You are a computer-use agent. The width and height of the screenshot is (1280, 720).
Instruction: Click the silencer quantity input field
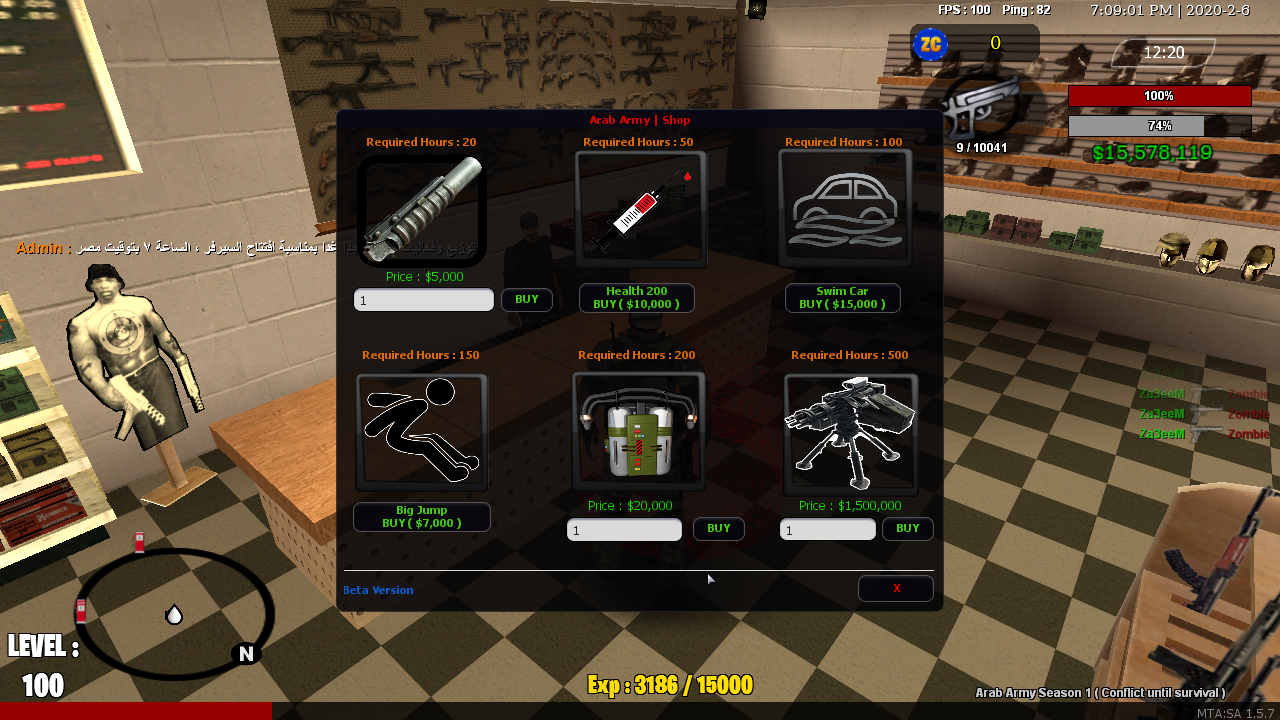pyautogui.click(x=423, y=299)
